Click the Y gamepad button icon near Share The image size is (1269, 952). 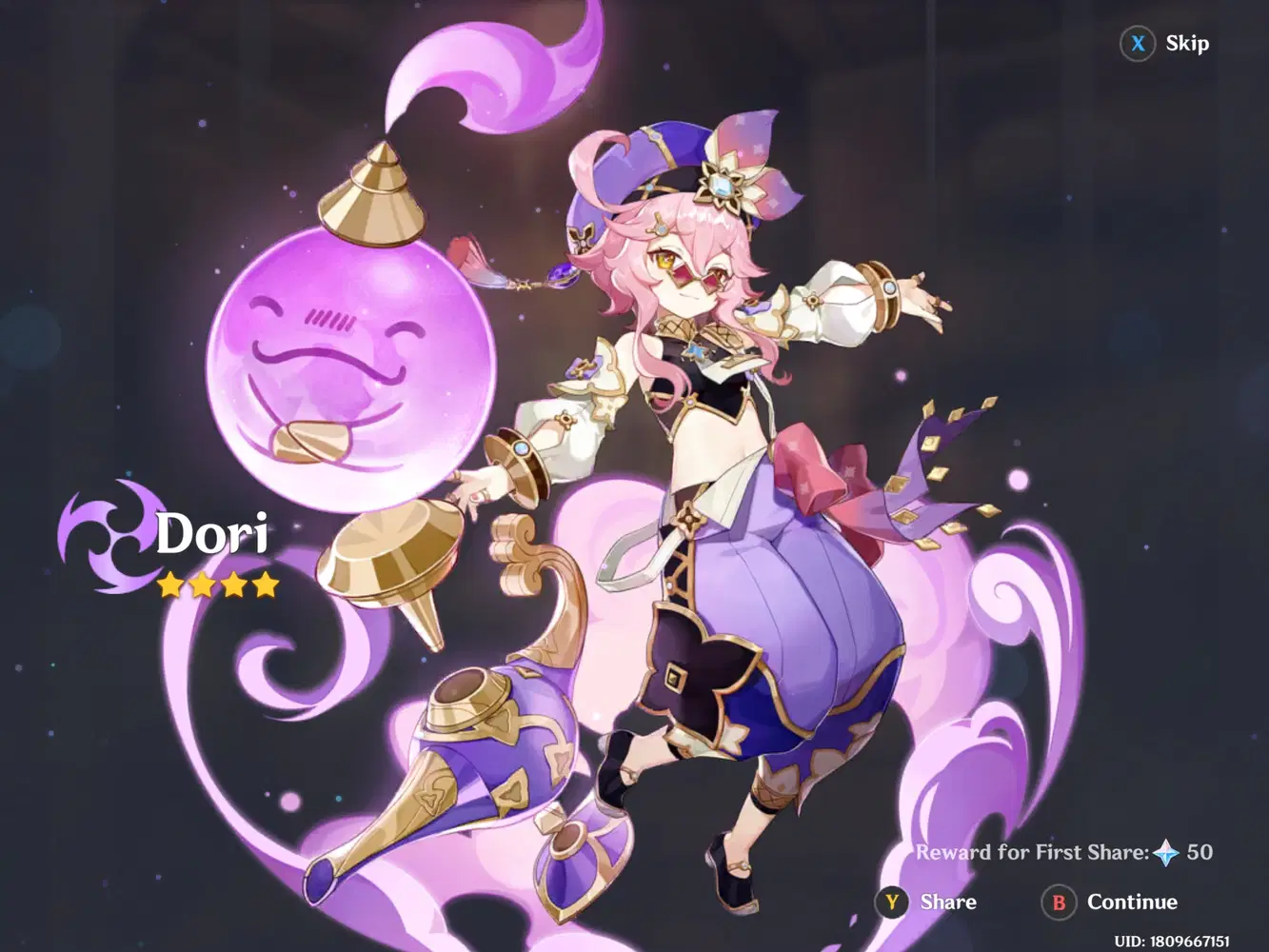point(891,902)
